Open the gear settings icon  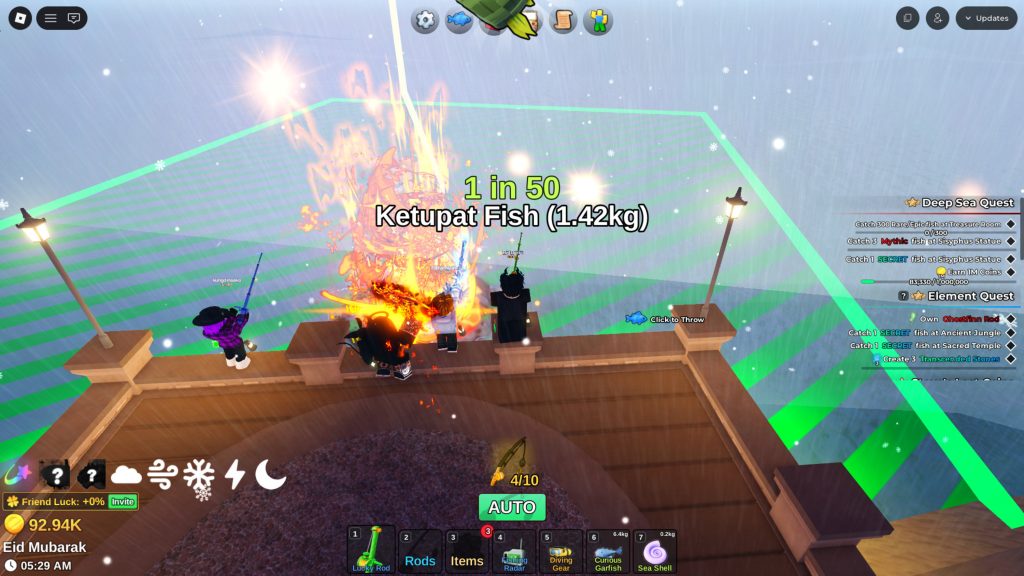pos(426,20)
